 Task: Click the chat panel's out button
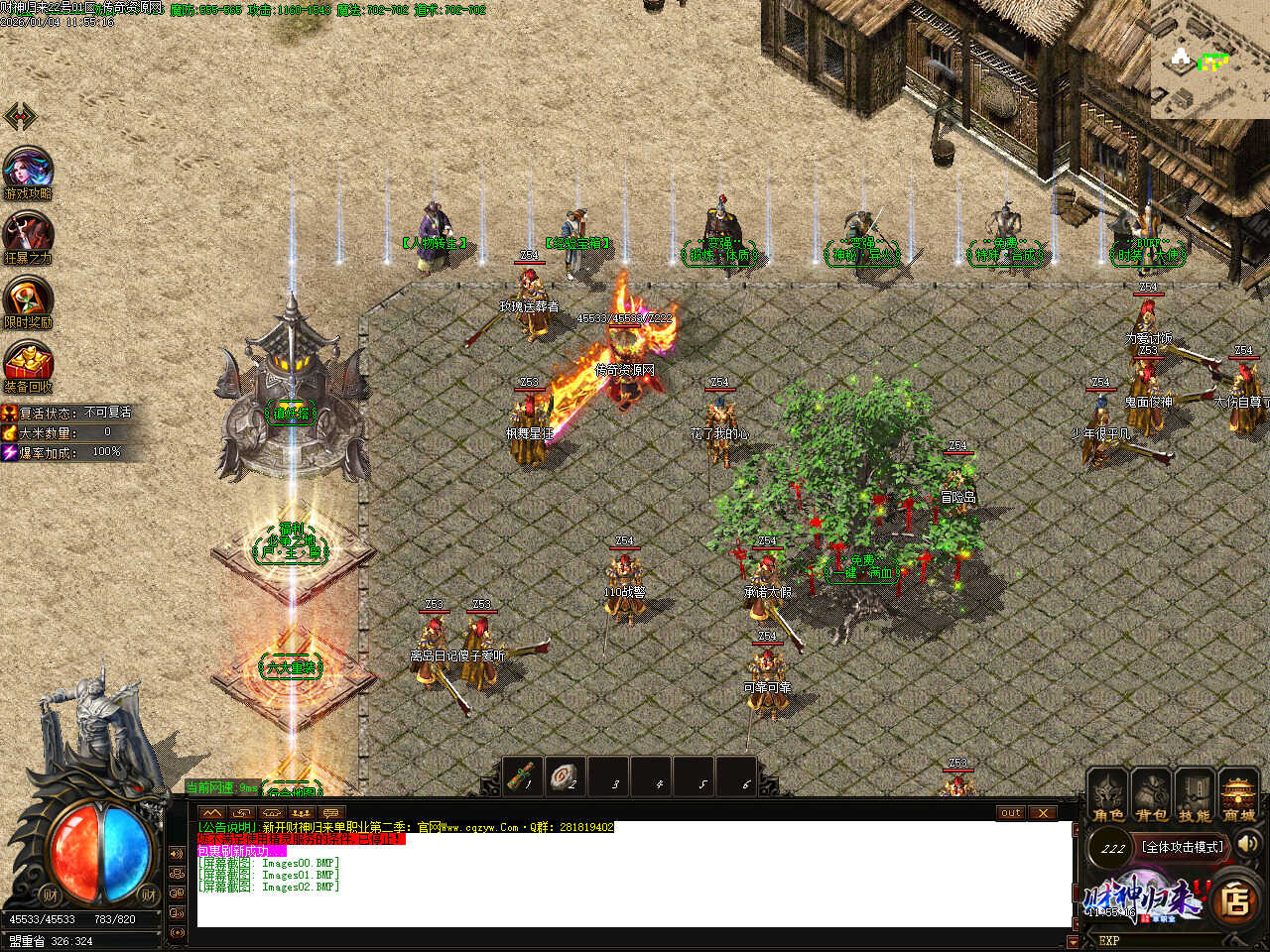click(1010, 813)
